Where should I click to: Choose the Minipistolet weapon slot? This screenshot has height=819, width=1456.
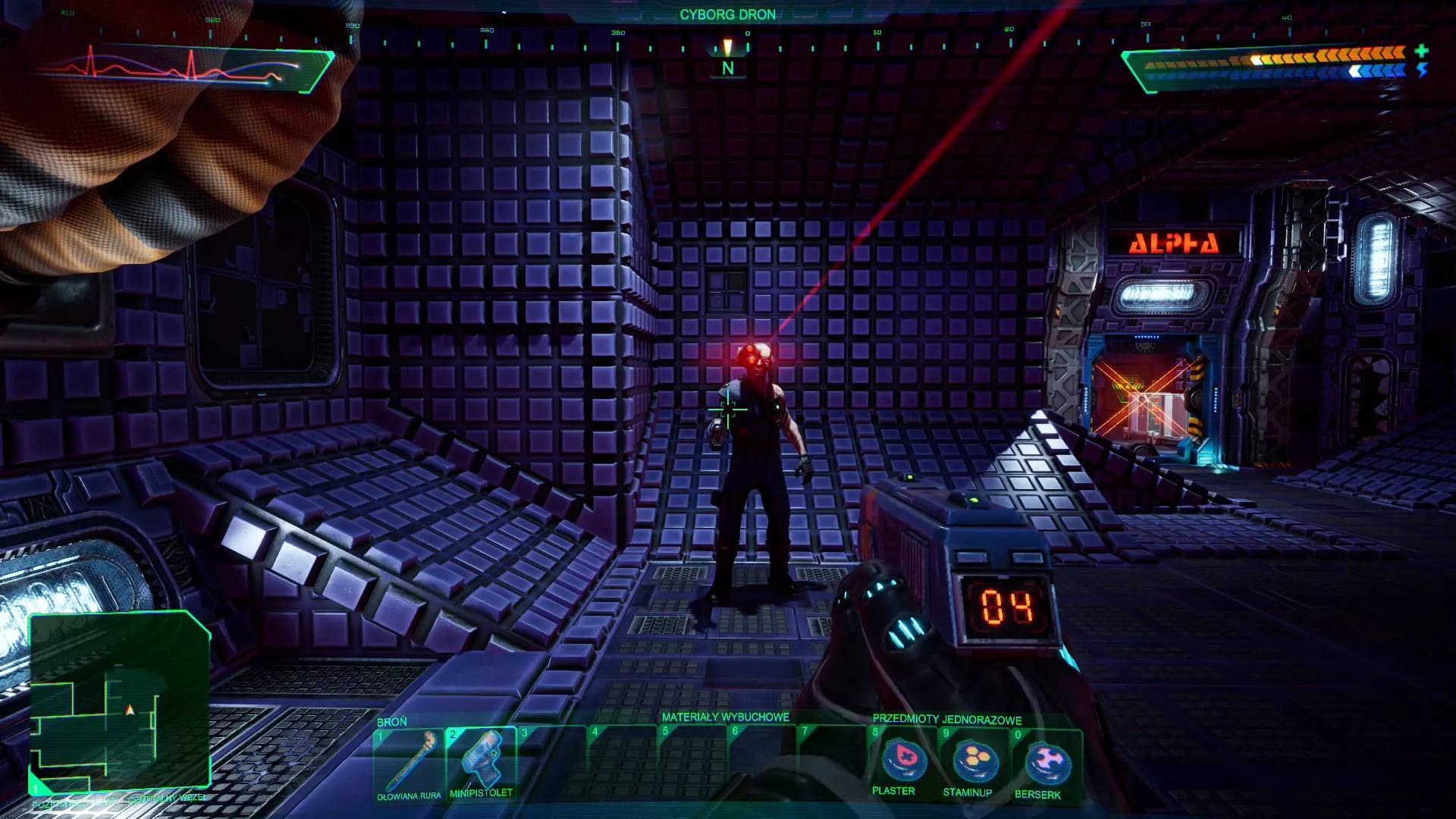tap(482, 761)
